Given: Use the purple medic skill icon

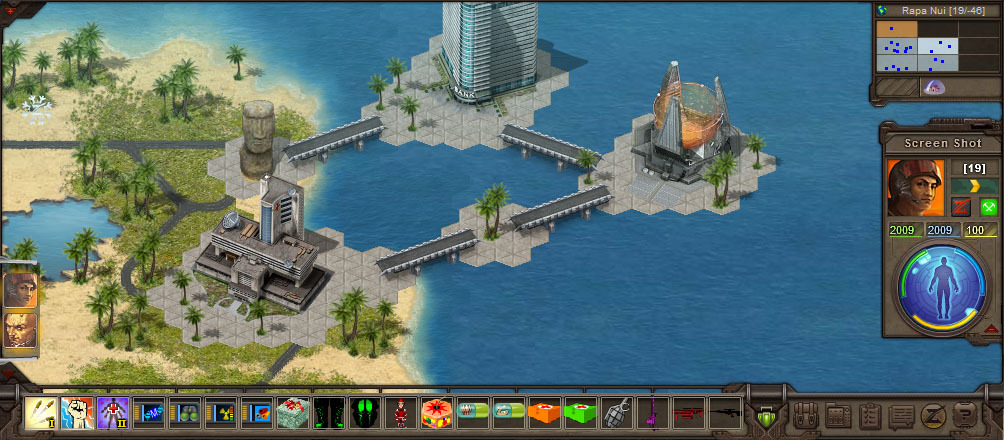Looking at the screenshot, I should (x=112, y=412).
